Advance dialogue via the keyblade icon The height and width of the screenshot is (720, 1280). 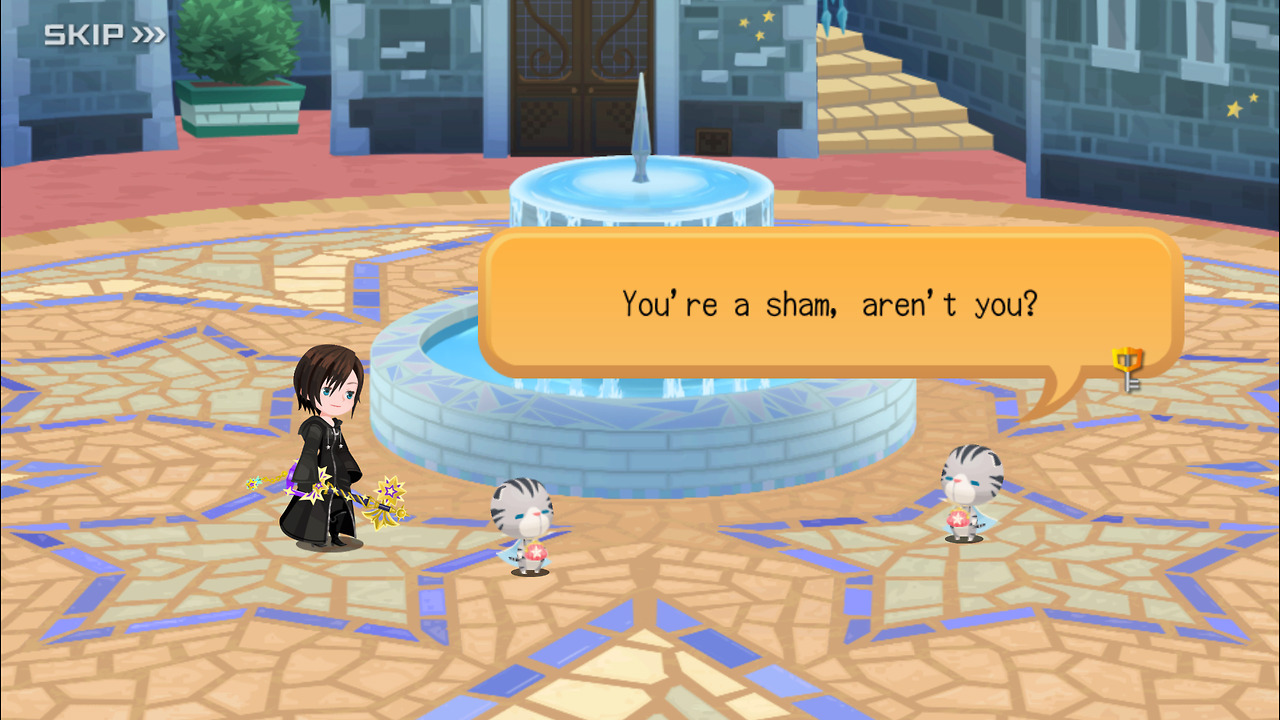pos(1129,367)
